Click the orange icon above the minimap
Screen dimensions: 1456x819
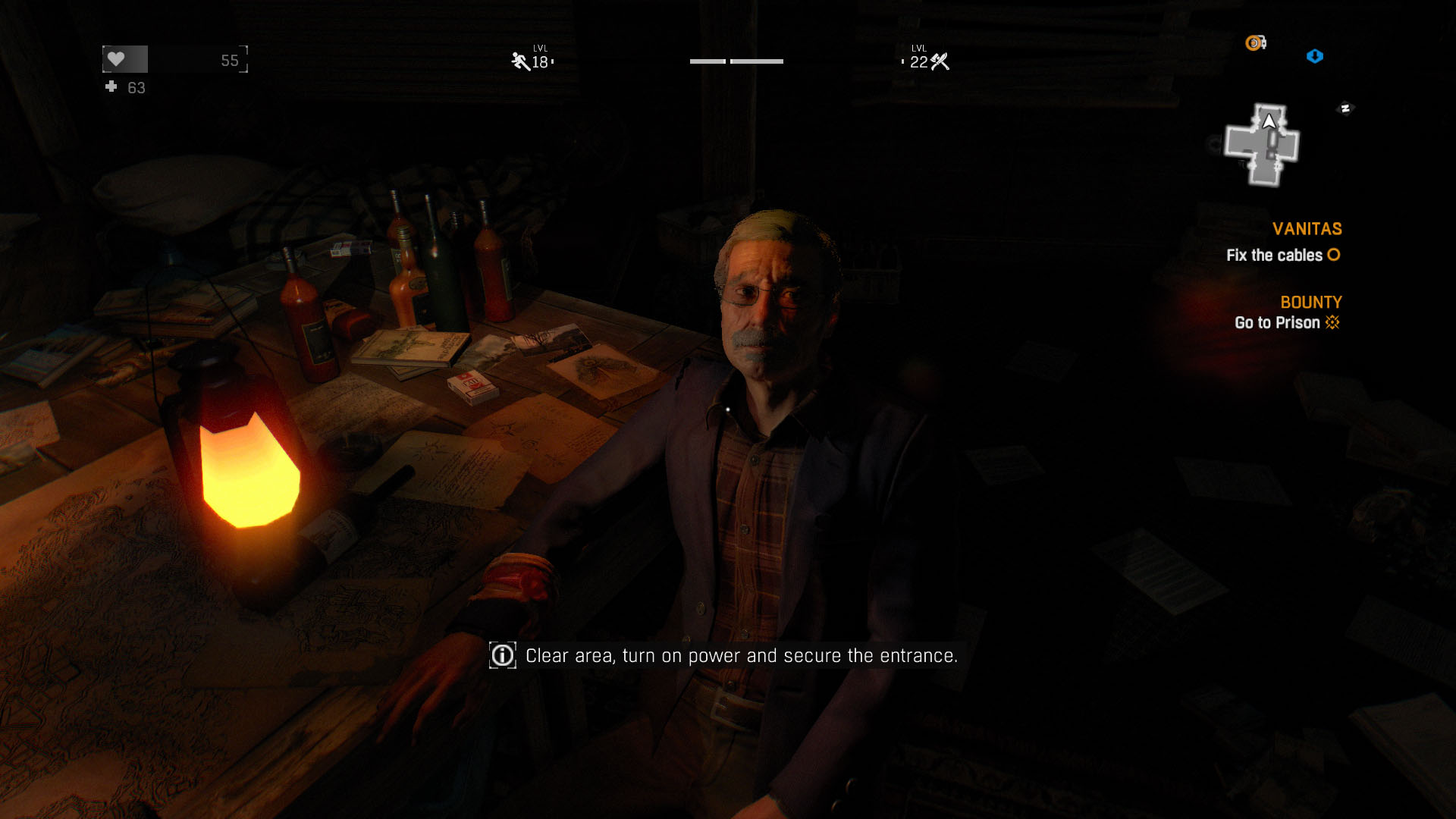point(1255,43)
